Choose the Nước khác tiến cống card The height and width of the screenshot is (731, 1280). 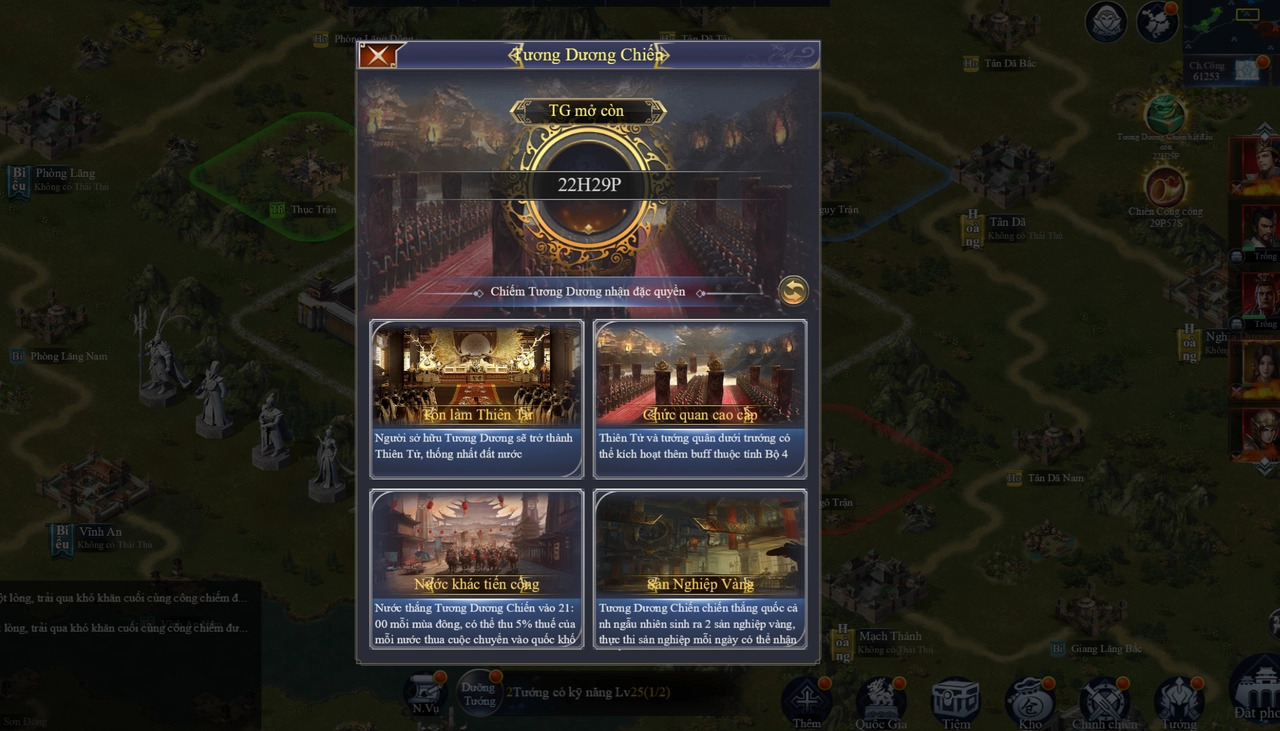[477, 568]
